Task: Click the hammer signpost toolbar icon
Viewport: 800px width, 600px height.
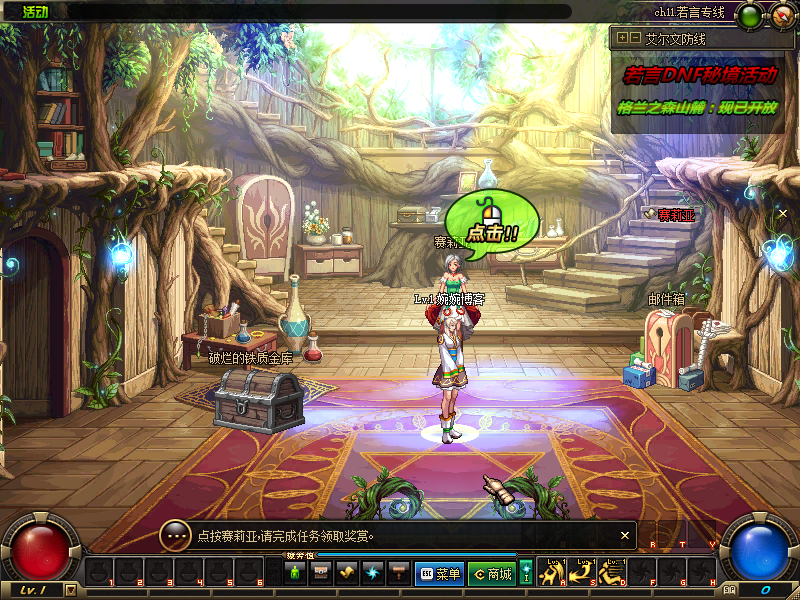Action: point(399,573)
